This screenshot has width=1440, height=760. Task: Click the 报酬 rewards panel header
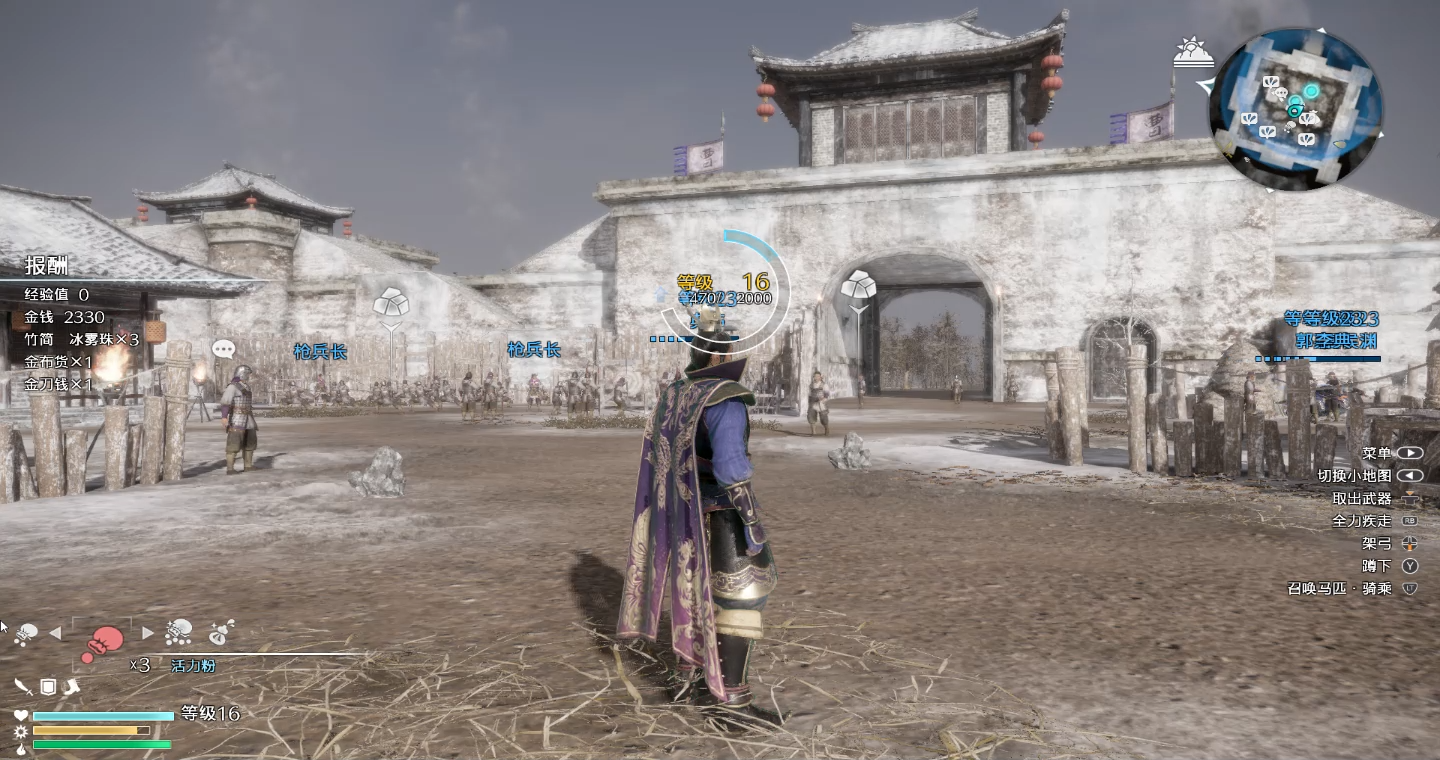[x=47, y=266]
